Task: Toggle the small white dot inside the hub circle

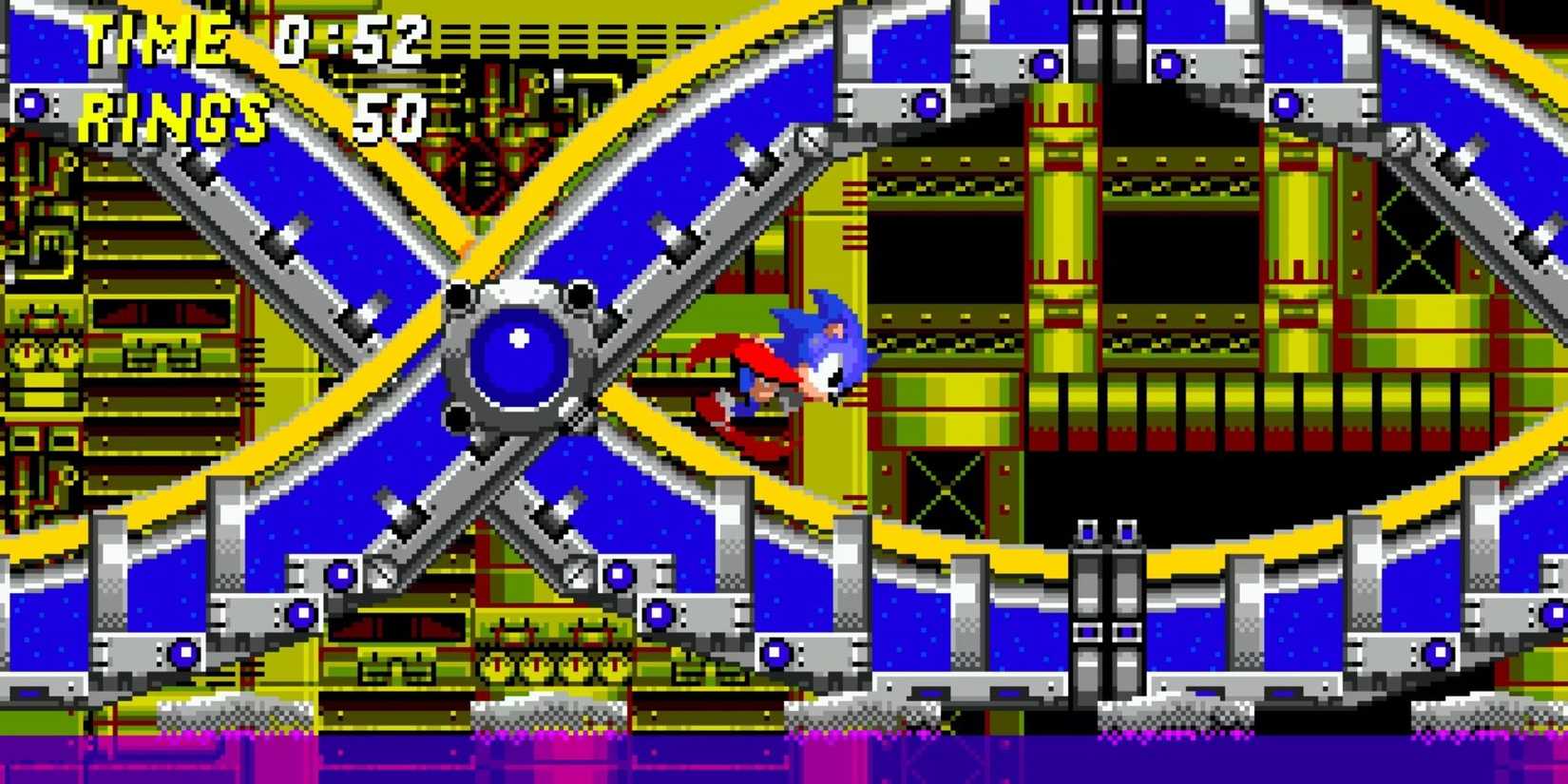Action: coord(516,337)
